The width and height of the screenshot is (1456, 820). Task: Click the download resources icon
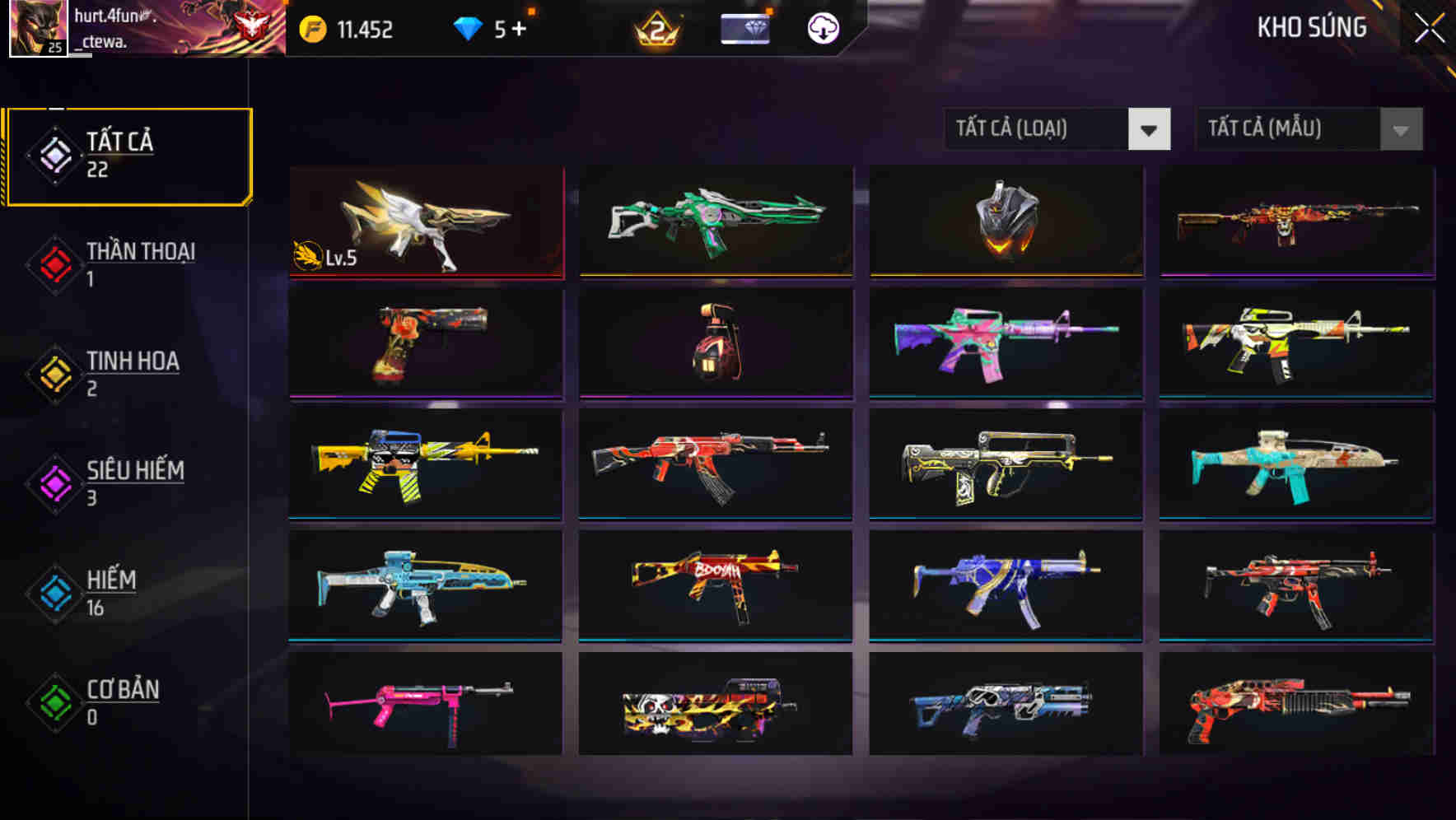(821, 28)
